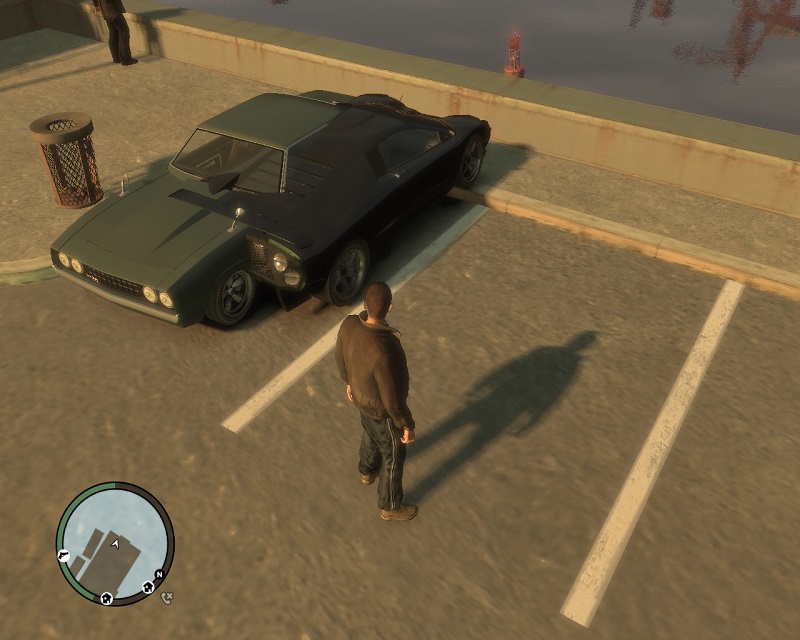Click the player arrow on the radar
The width and height of the screenshot is (800, 640).
[x=117, y=543]
